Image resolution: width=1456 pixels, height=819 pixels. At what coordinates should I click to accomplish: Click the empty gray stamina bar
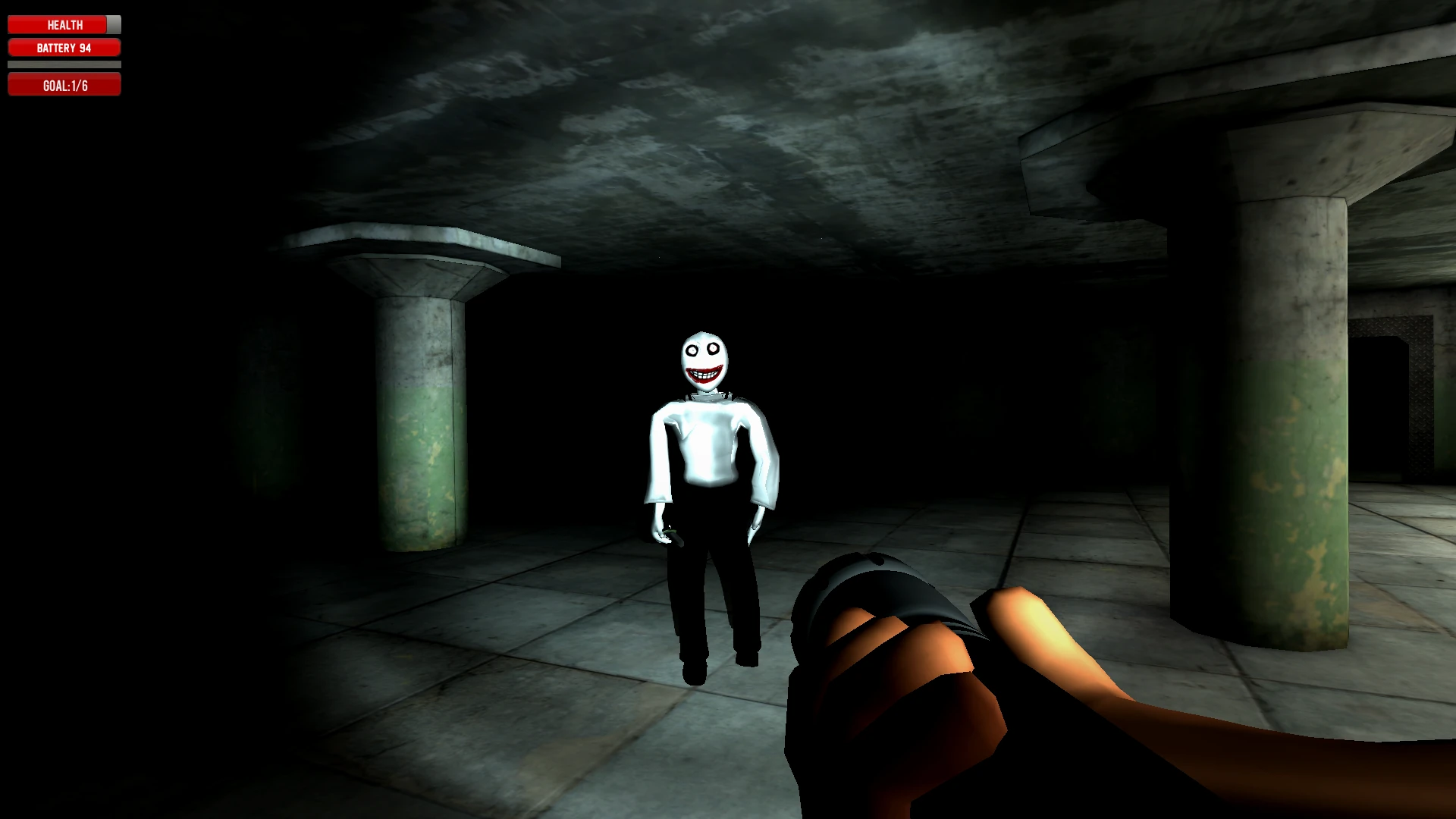coord(64,65)
